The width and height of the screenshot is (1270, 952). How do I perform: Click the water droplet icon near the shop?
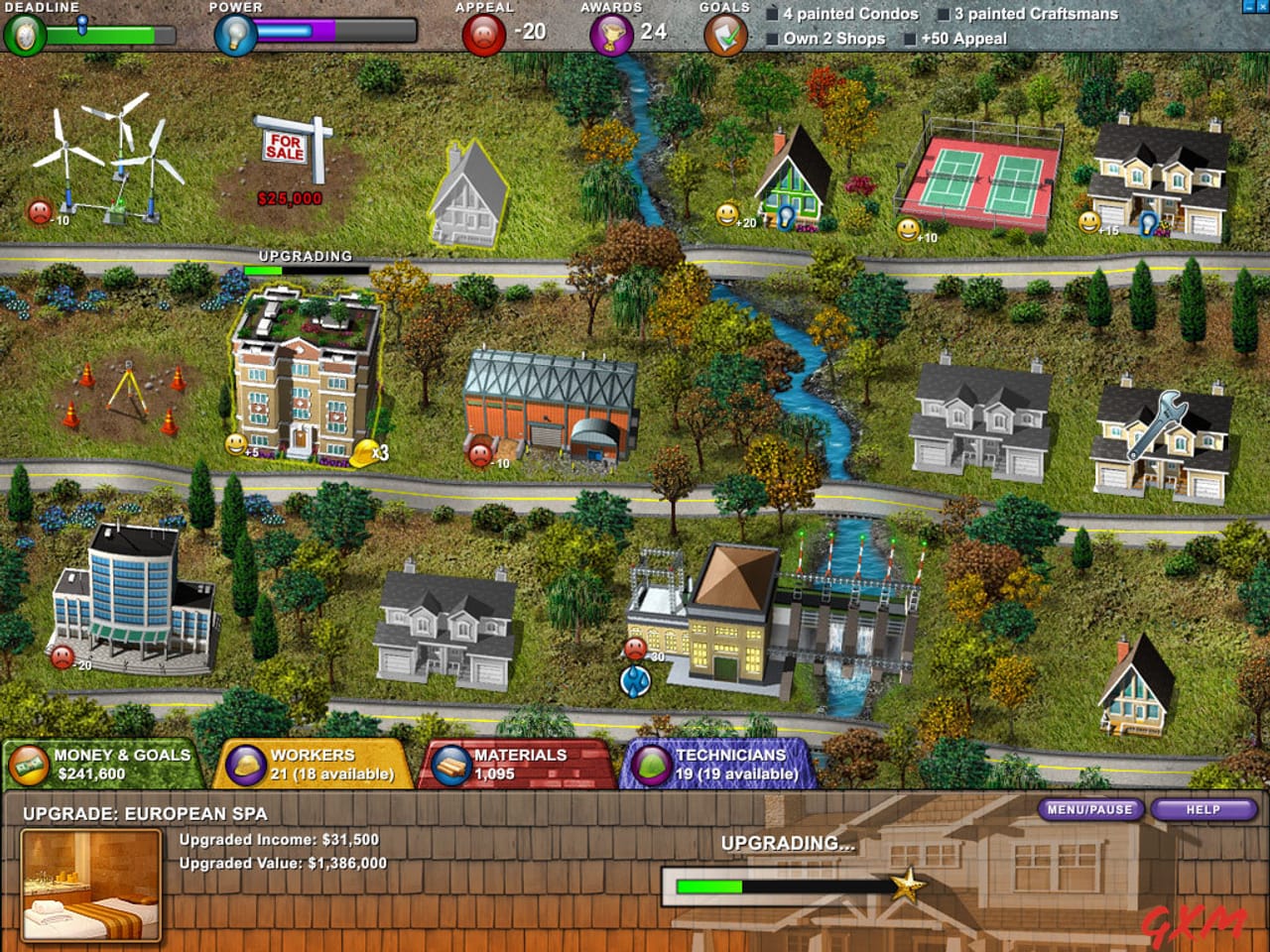click(635, 679)
